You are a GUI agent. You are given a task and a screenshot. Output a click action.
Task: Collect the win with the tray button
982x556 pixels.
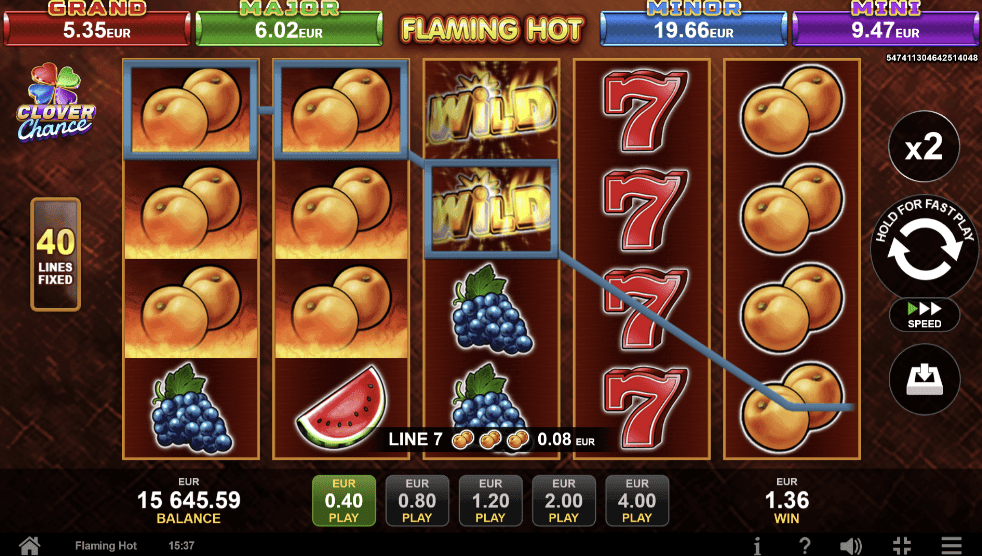pyautogui.click(x=924, y=380)
